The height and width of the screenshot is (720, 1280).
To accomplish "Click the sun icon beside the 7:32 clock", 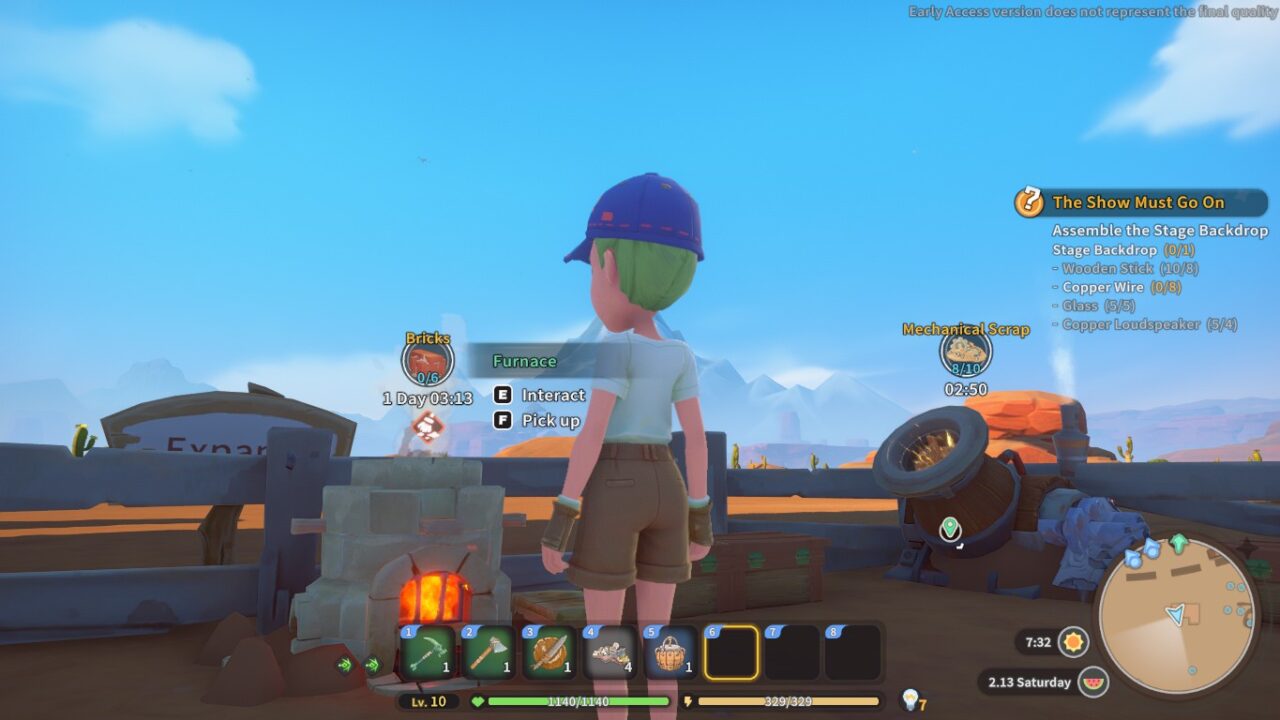I will [x=1074, y=644].
